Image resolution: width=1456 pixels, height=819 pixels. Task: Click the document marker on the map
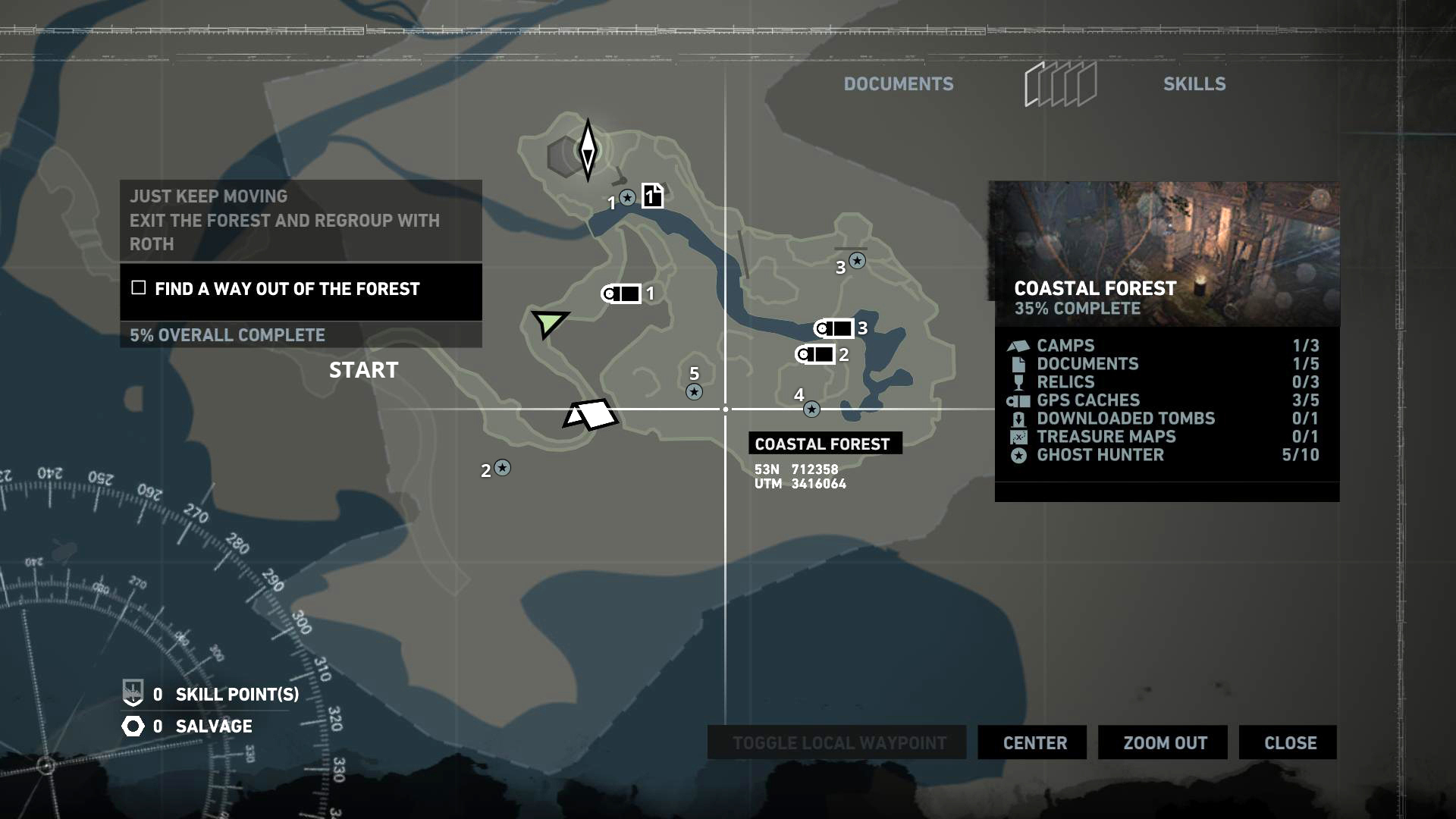[x=652, y=196]
